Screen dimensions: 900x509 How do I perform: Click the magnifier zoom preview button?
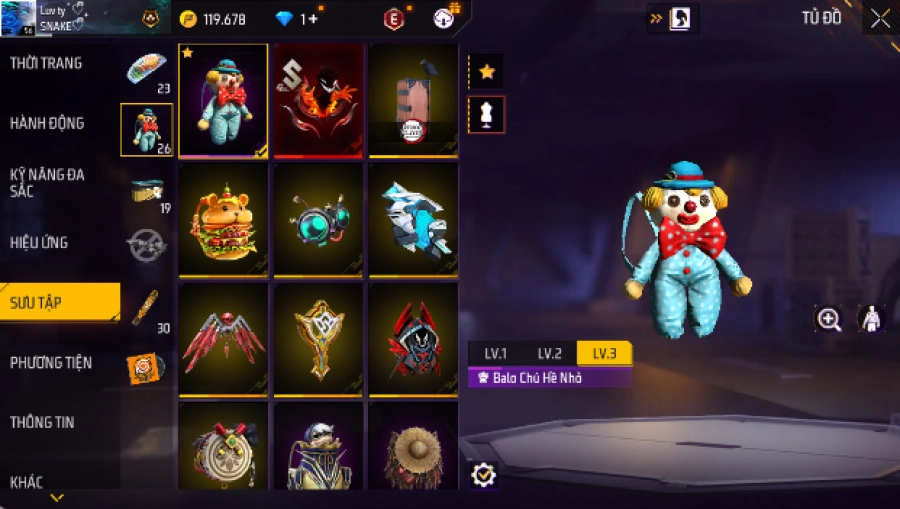829,319
